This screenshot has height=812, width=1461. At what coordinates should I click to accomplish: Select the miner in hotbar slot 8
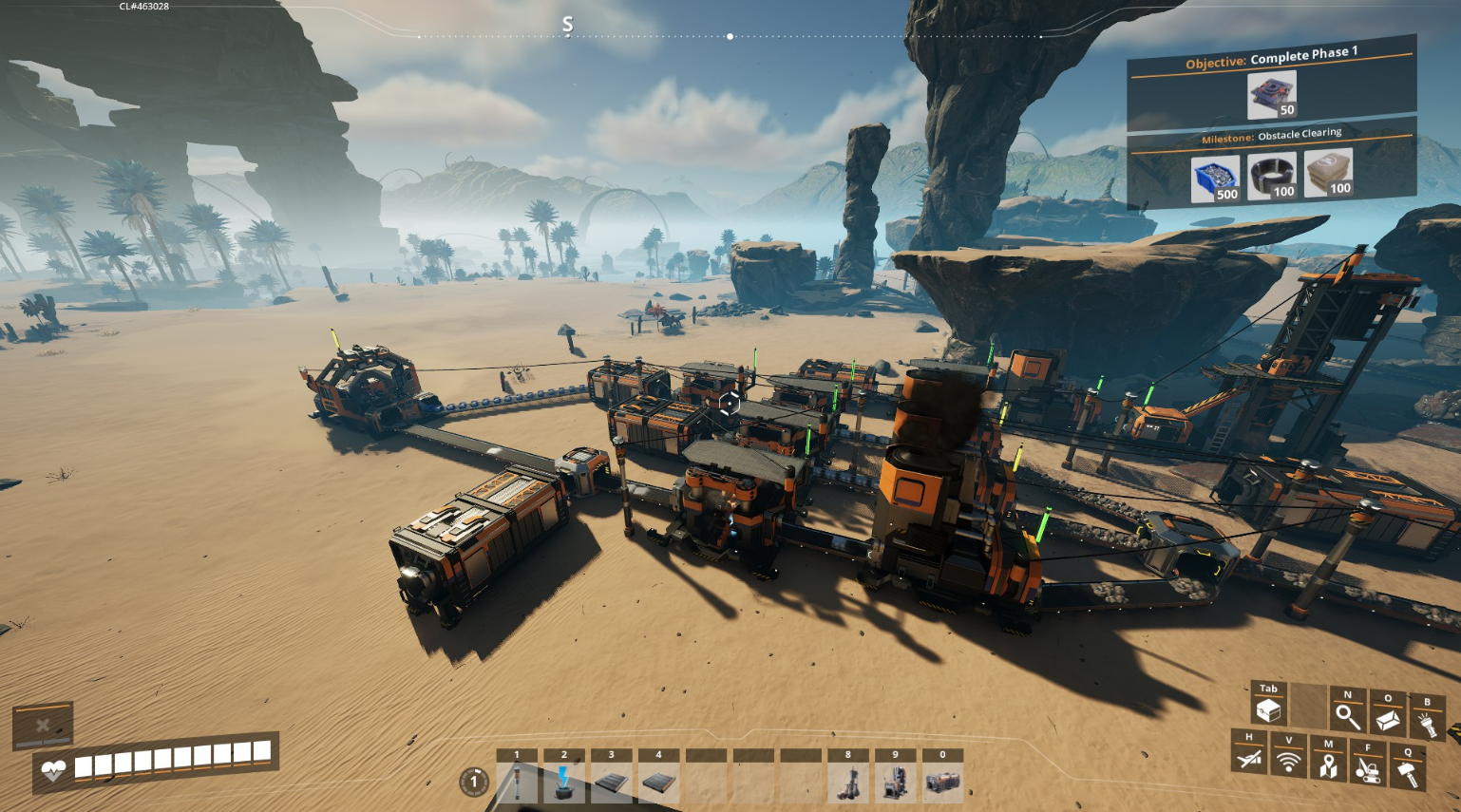(x=848, y=783)
